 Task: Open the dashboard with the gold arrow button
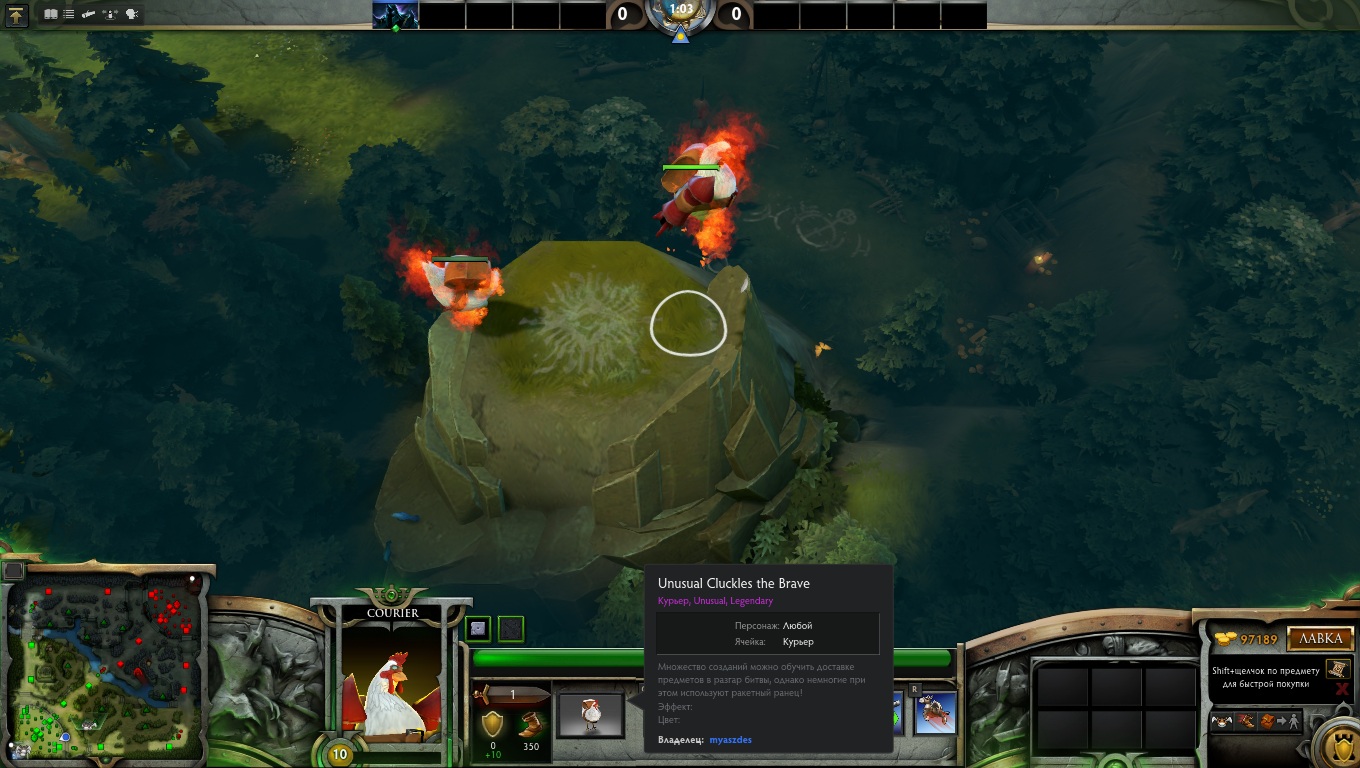(x=16, y=16)
